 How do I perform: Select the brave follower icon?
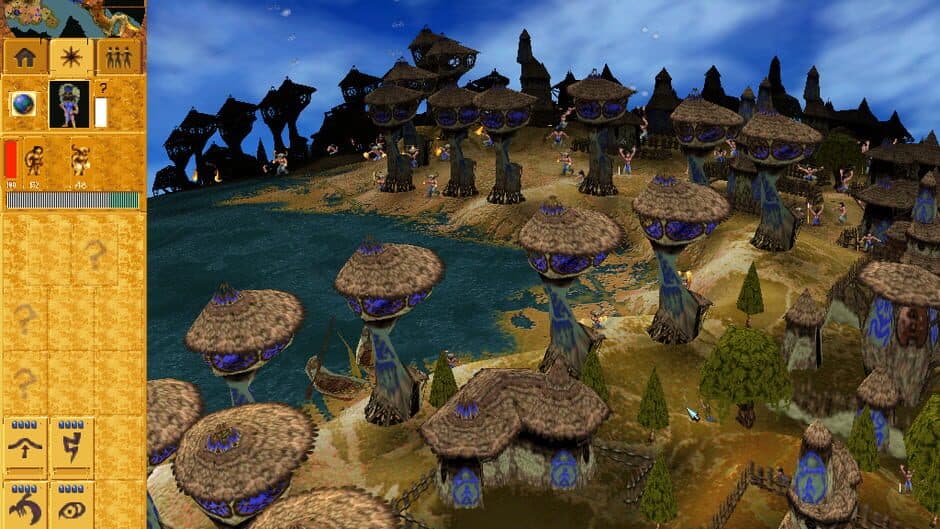pos(35,159)
